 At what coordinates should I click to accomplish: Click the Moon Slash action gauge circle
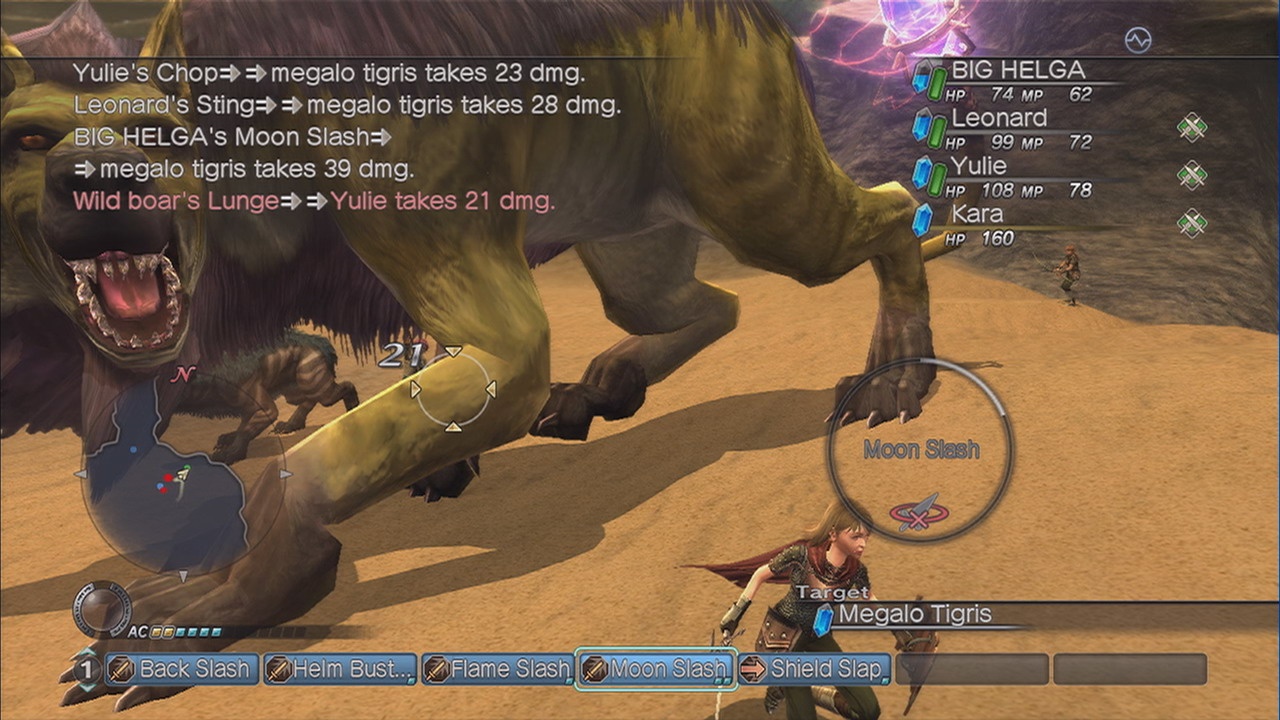click(921, 450)
